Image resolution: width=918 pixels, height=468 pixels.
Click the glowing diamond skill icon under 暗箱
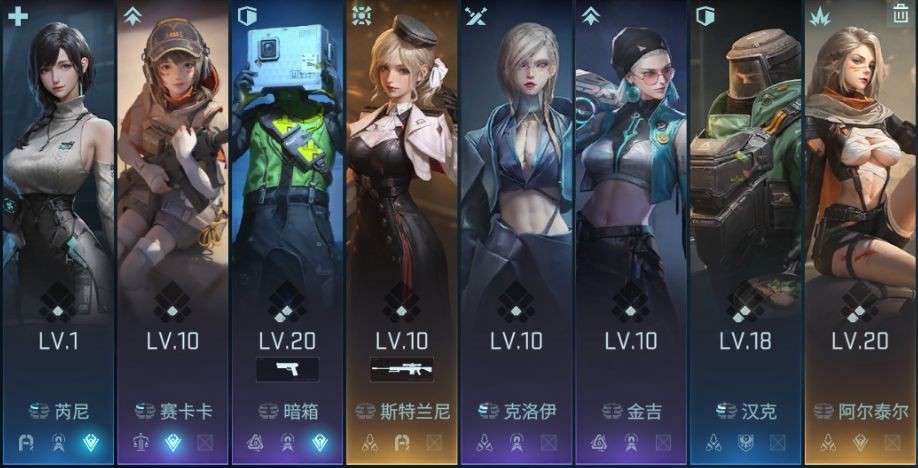[319, 442]
